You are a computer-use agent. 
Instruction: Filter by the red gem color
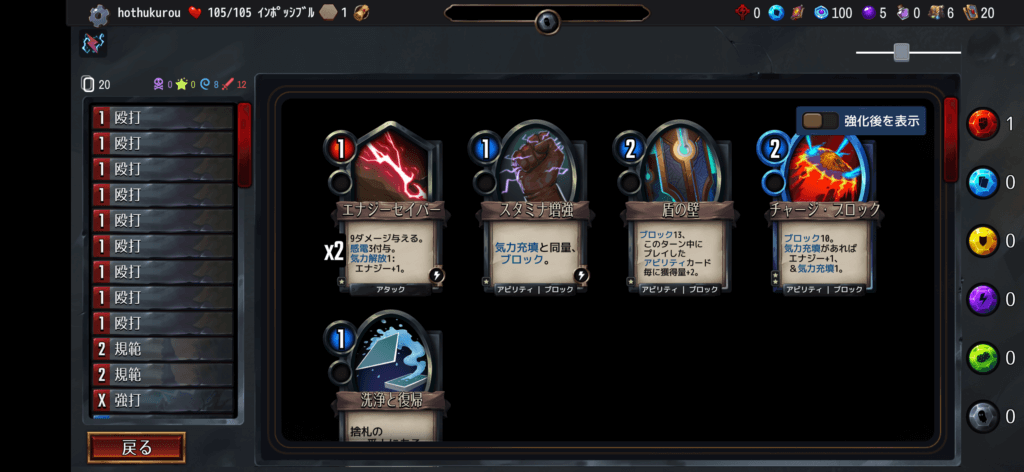coord(984,125)
